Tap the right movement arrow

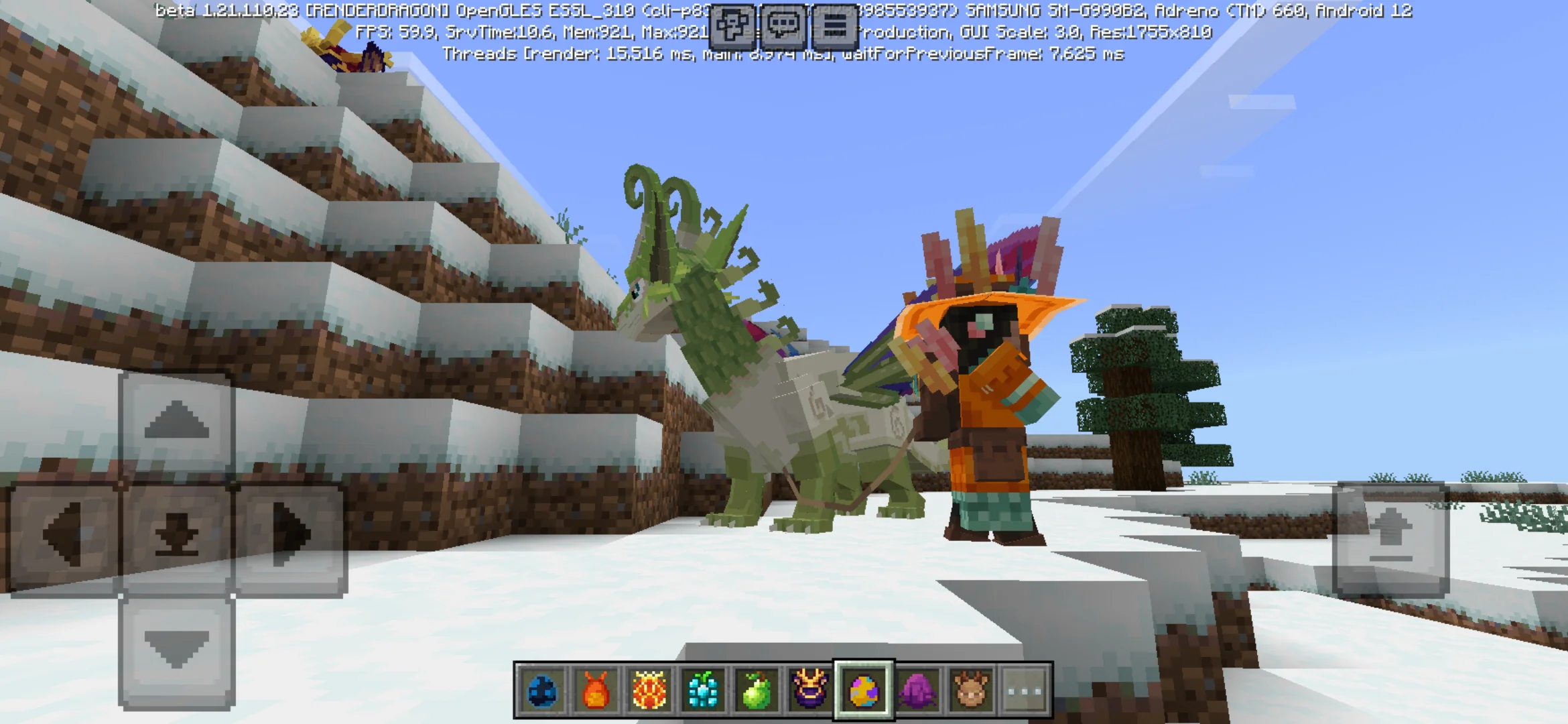pyautogui.click(x=286, y=528)
